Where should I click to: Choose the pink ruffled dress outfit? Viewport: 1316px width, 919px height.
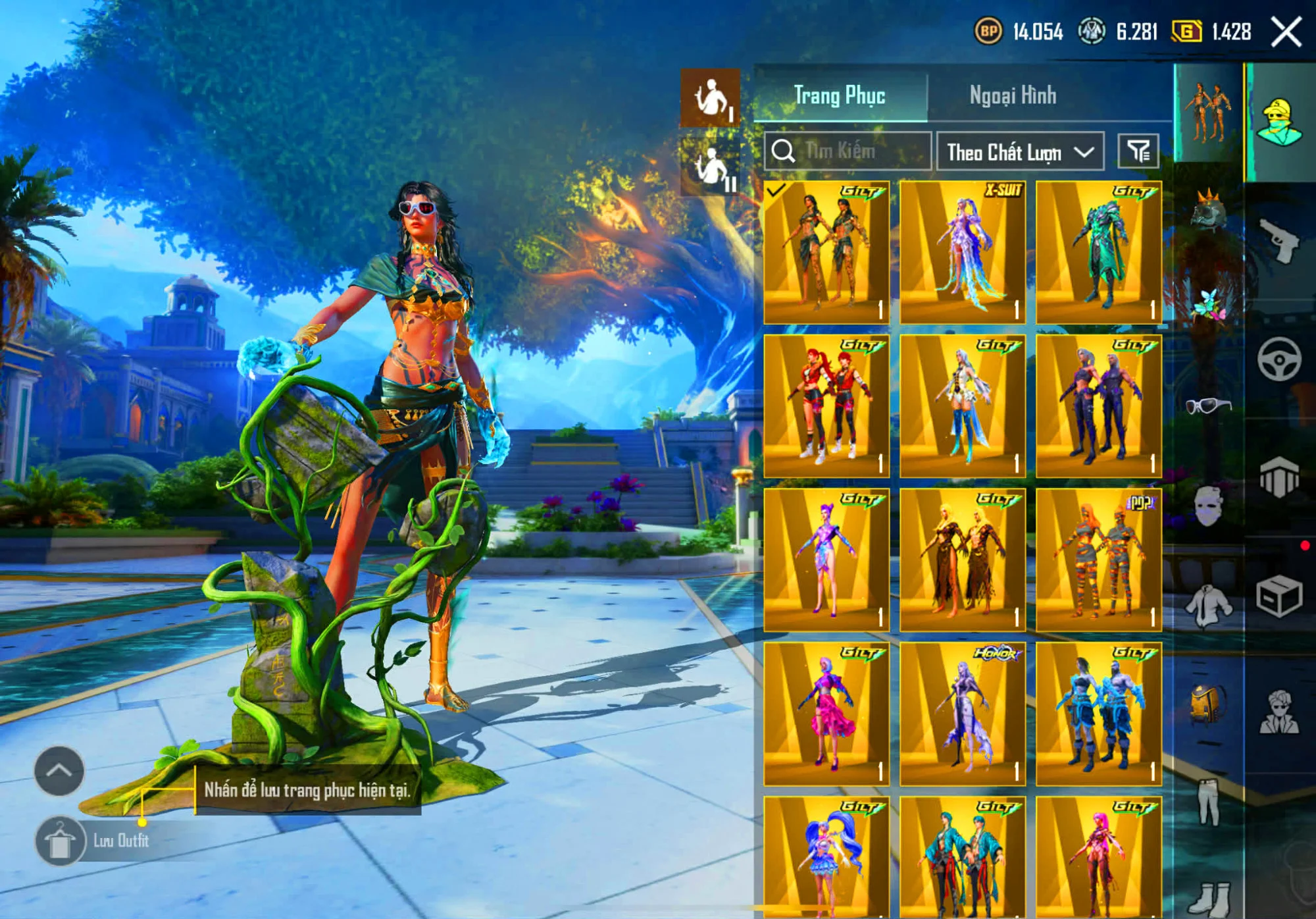coord(826,714)
